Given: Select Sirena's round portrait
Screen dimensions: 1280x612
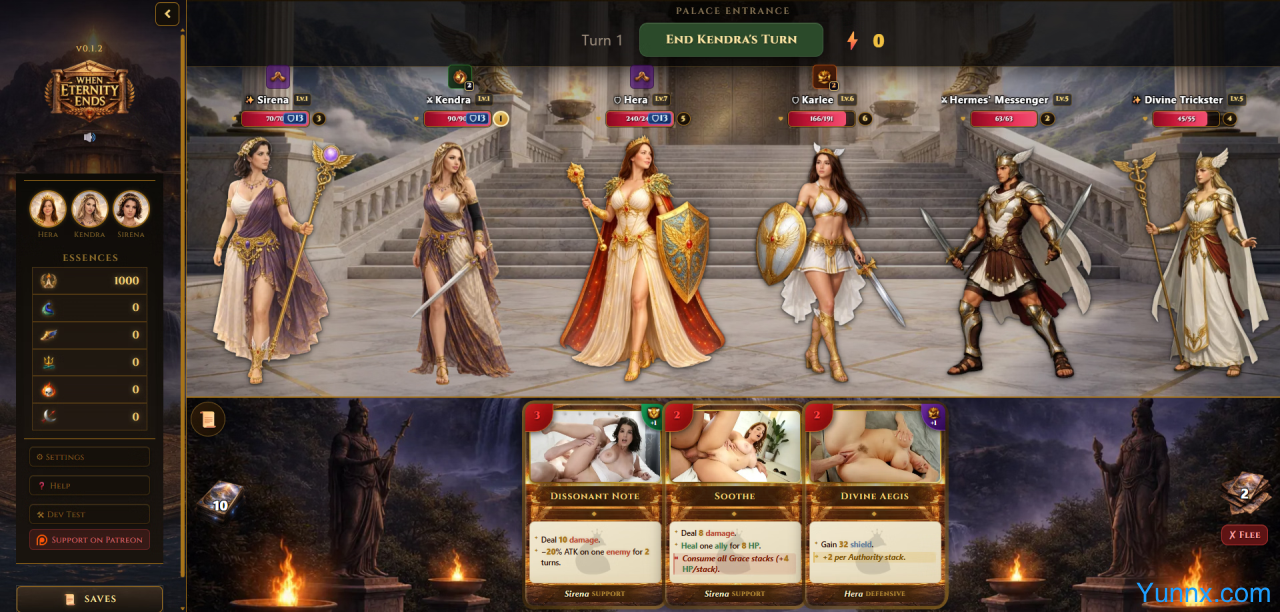Looking at the screenshot, I should point(131,209).
